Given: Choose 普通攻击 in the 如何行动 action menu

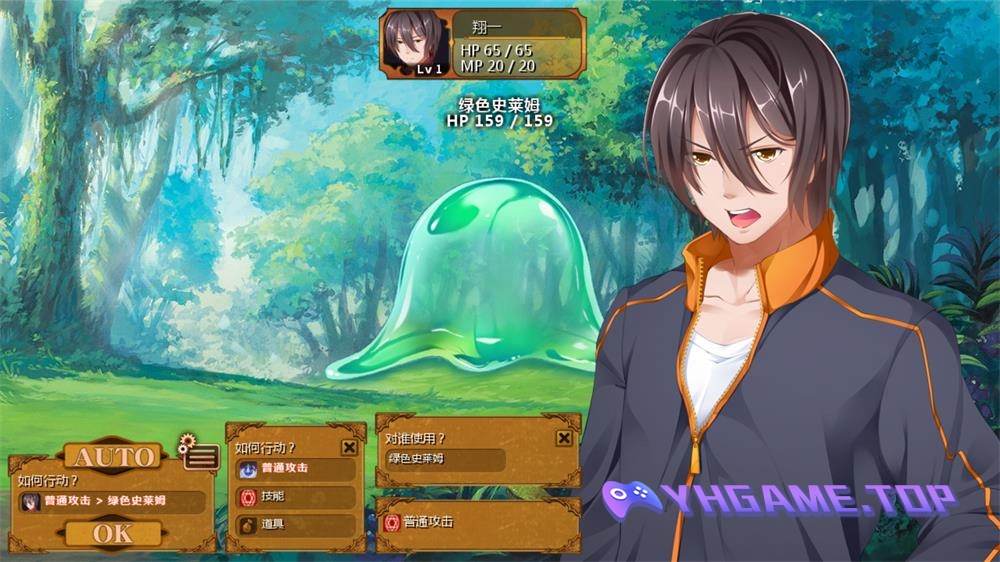Looking at the screenshot, I should (296, 468).
